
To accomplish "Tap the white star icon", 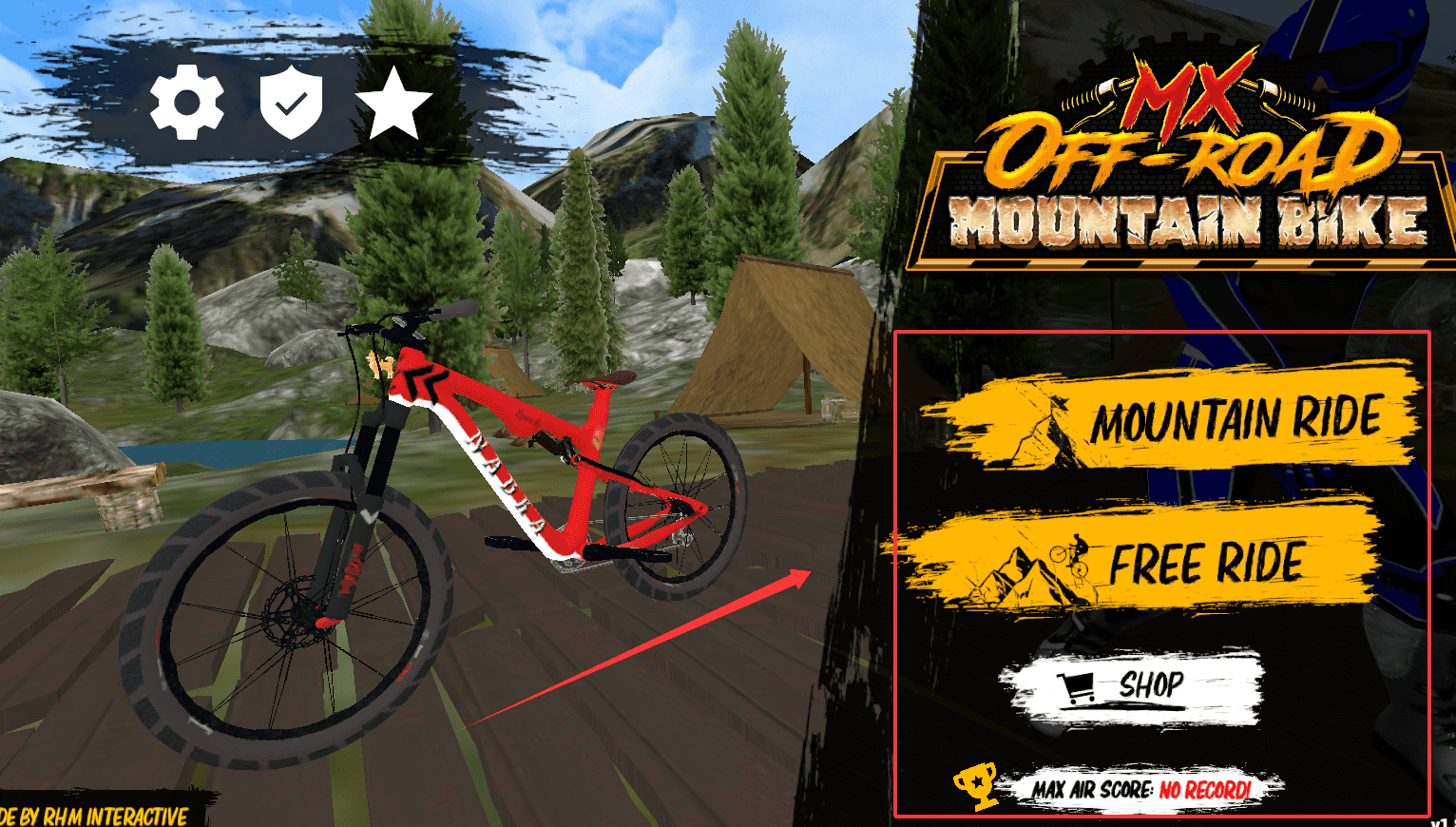I will (393, 103).
